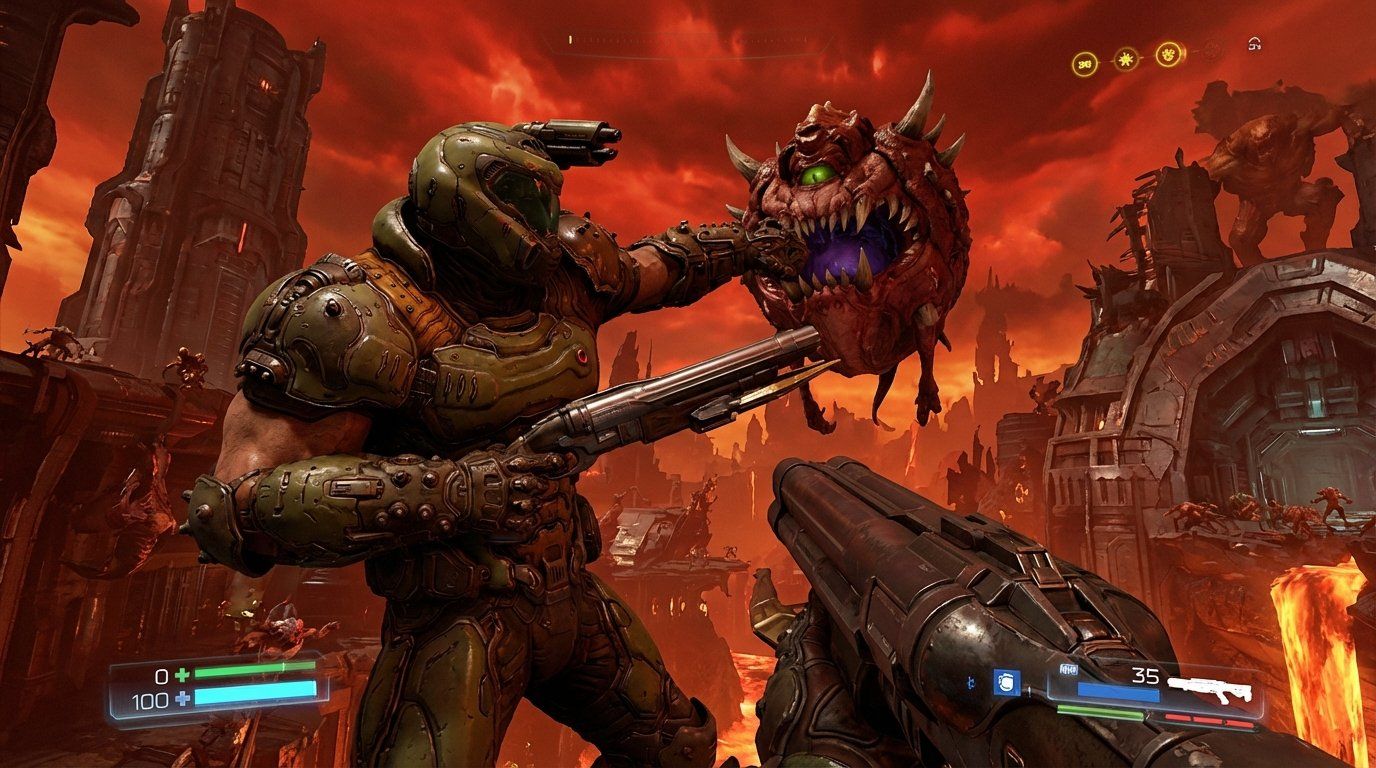The image size is (1376, 768).
Task: Click the Flame Belch sunburst icon
Action: tap(1126, 58)
